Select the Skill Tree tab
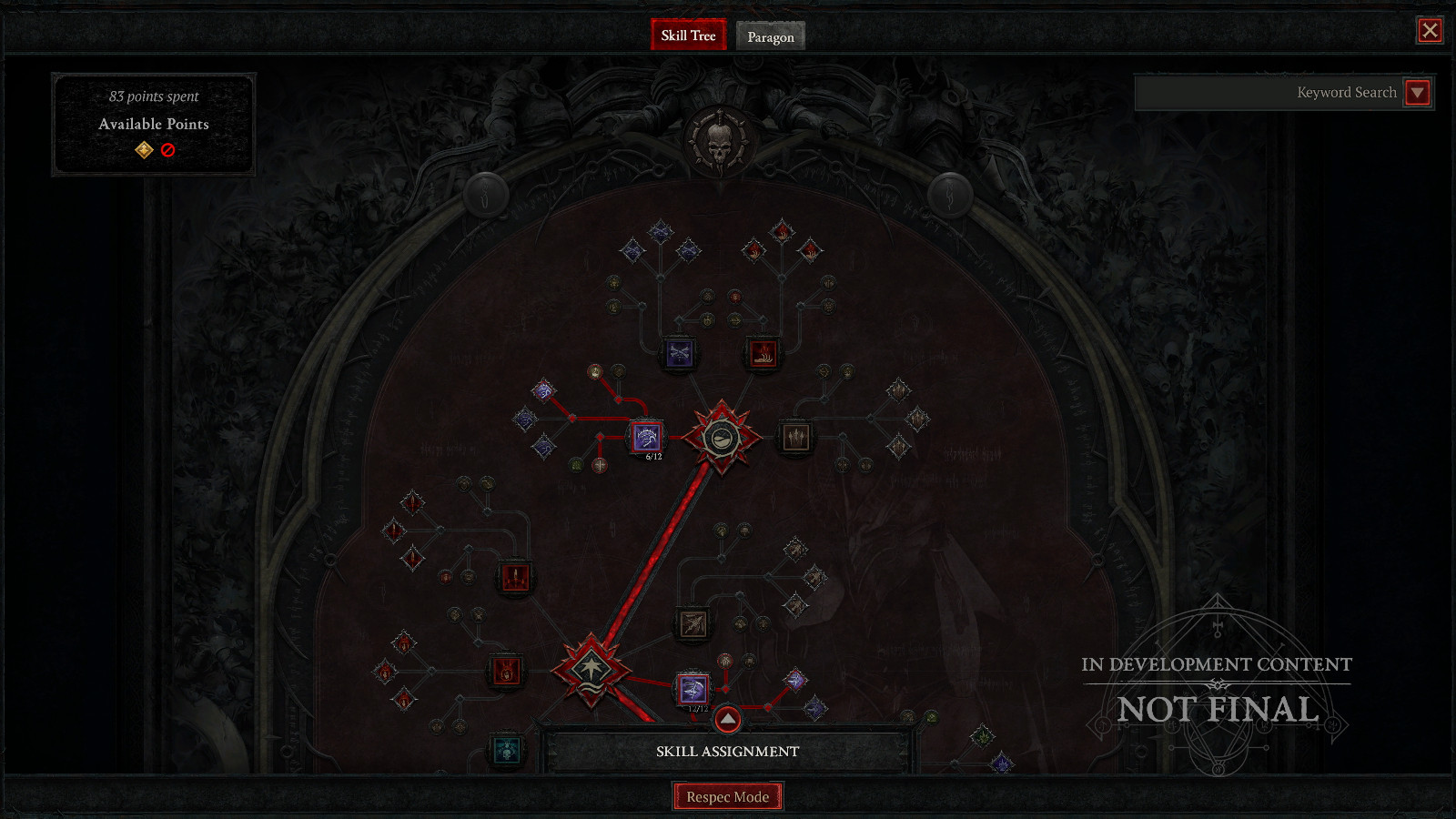The image size is (1456, 819). [x=689, y=36]
